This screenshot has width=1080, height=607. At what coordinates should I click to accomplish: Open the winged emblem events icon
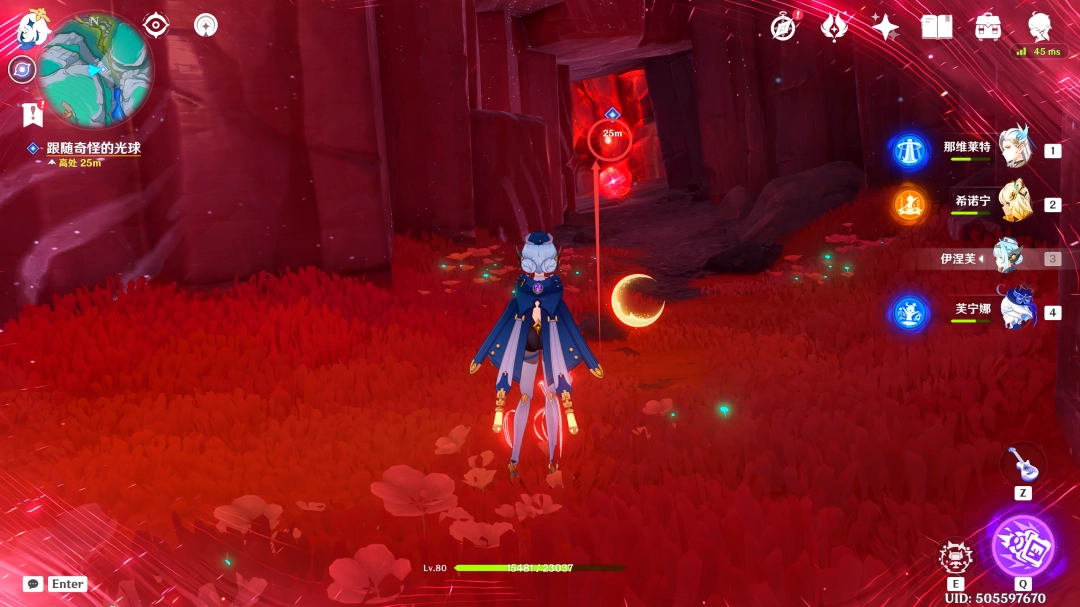834,27
